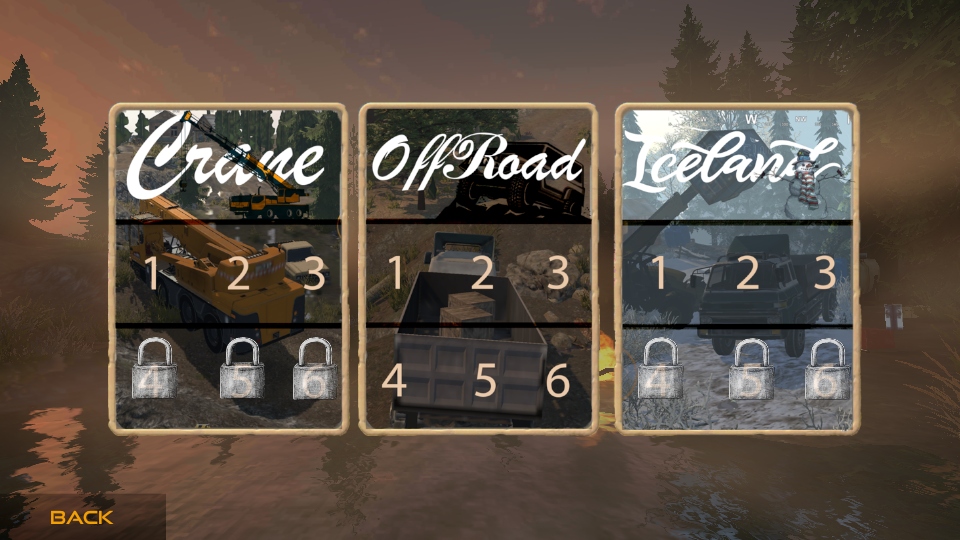Viewport: 960px width, 540px height.
Task: Choose Iceland level 2
Action: pyautogui.click(x=747, y=273)
